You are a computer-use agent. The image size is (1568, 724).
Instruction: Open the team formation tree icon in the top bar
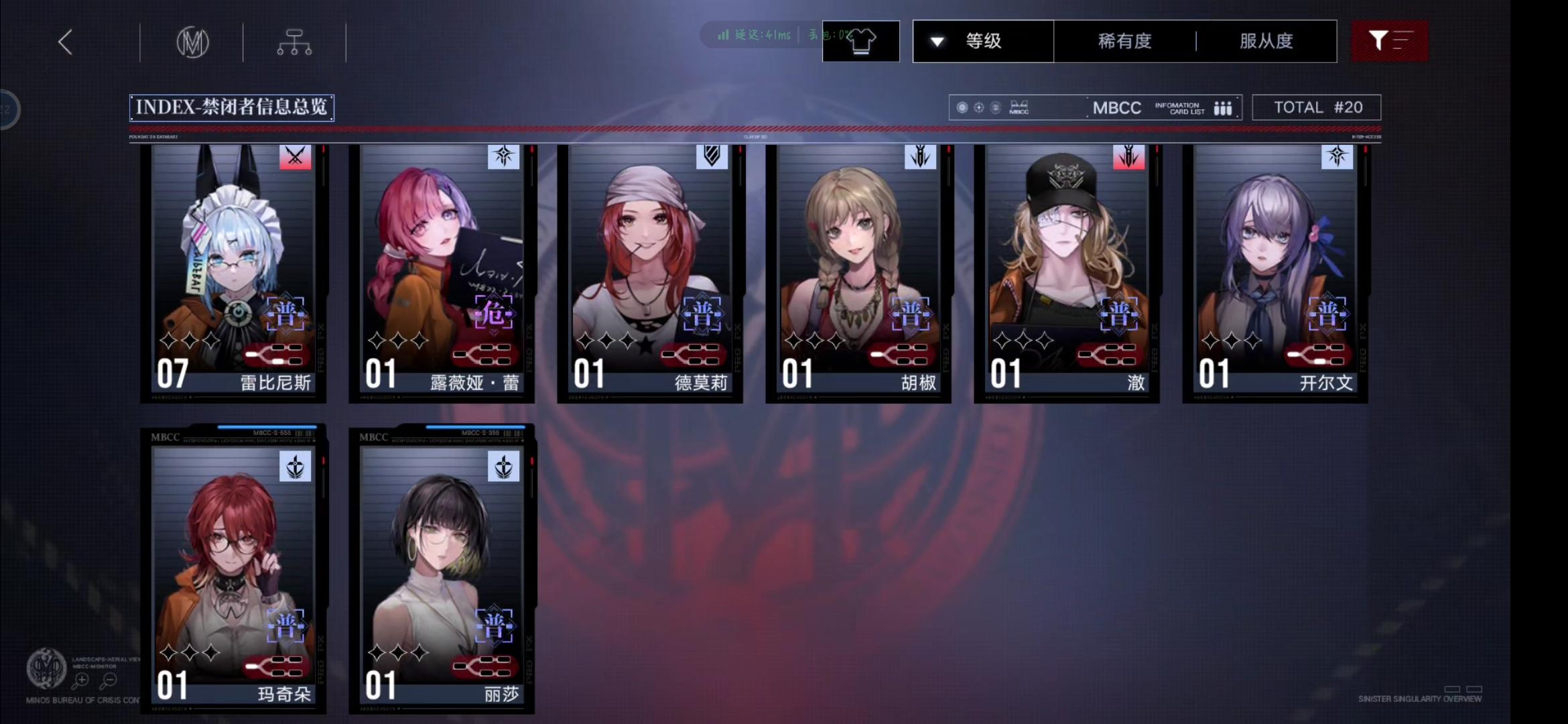point(293,42)
